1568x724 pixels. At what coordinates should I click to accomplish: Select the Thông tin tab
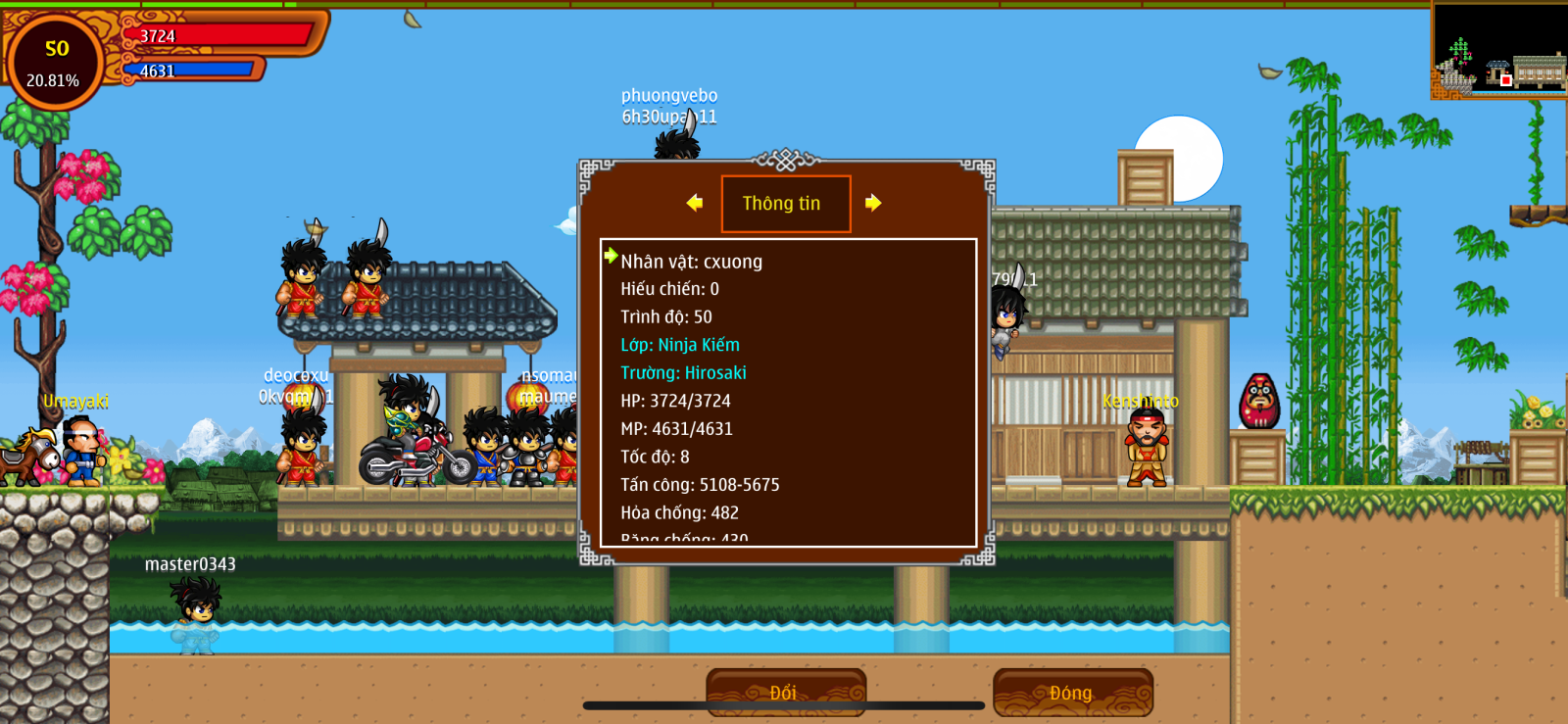pyautogui.click(x=785, y=204)
